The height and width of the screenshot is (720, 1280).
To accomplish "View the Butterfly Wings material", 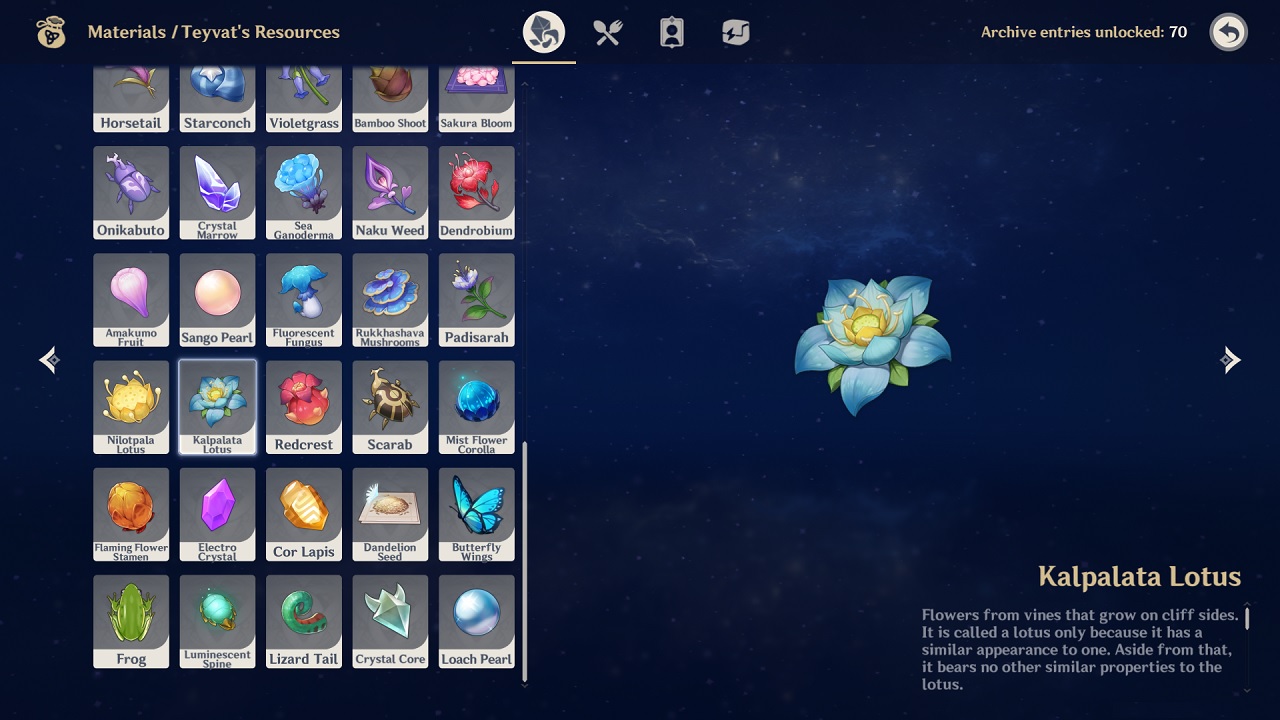I will click(477, 514).
